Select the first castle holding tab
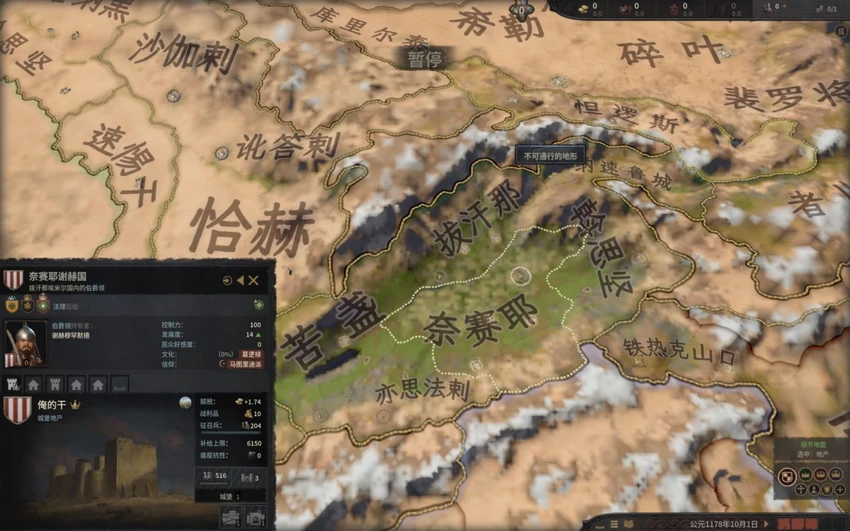The width and height of the screenshot is (850, 531). tap(13, 384)
